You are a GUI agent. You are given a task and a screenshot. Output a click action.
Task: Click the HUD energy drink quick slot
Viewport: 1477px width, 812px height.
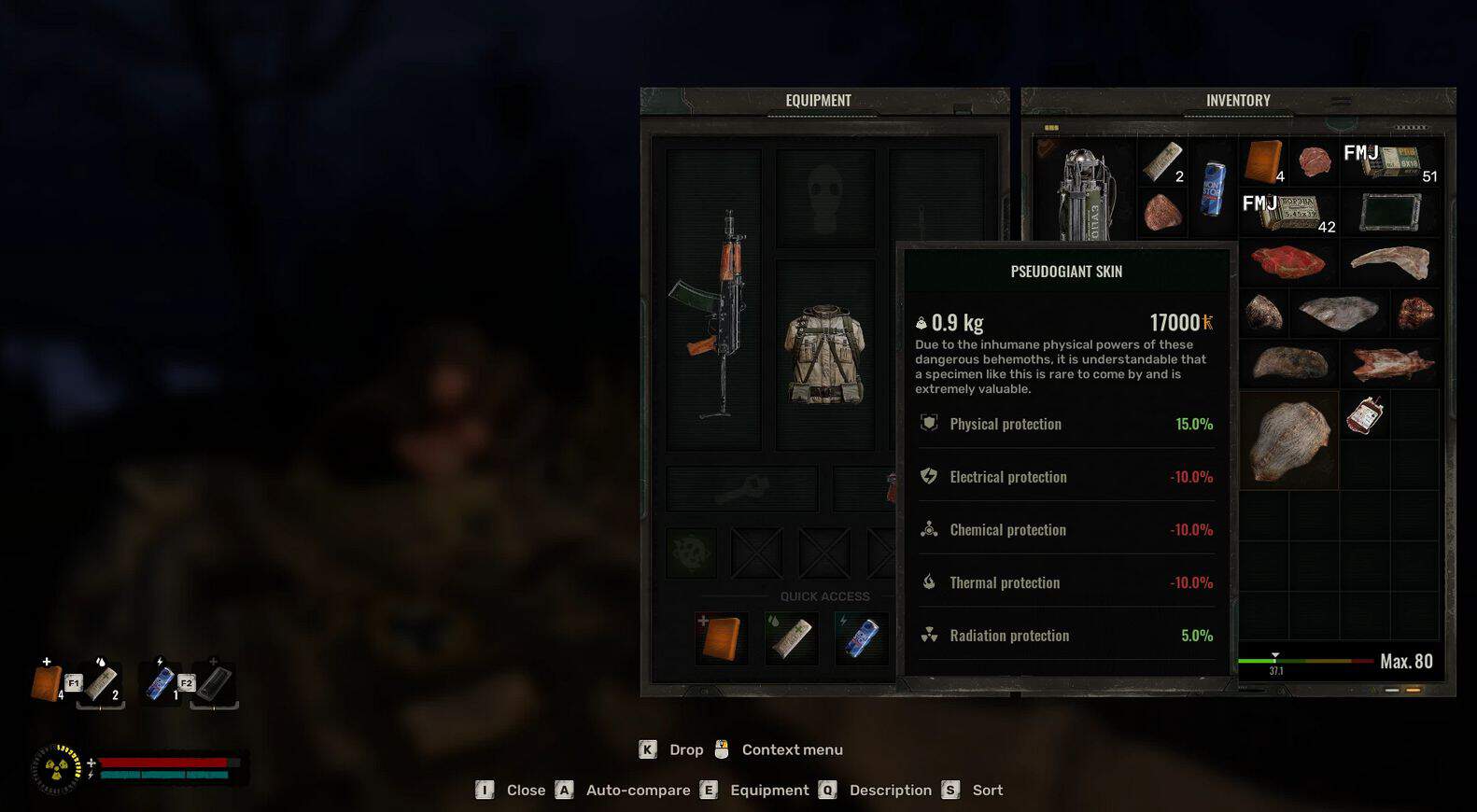coord(160,682)
